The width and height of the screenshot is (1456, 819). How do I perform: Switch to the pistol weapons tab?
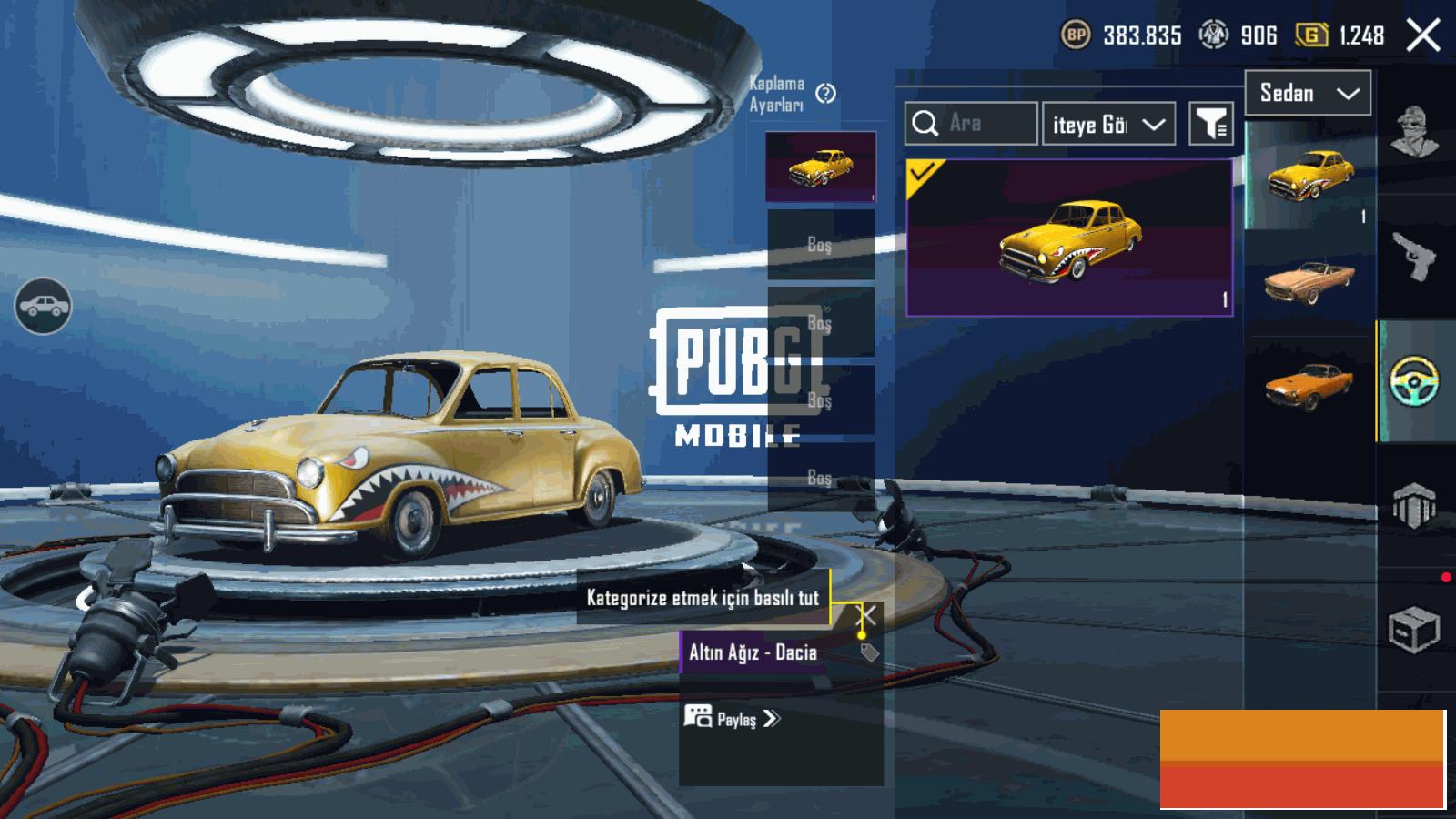click(x=1415, y=256)
